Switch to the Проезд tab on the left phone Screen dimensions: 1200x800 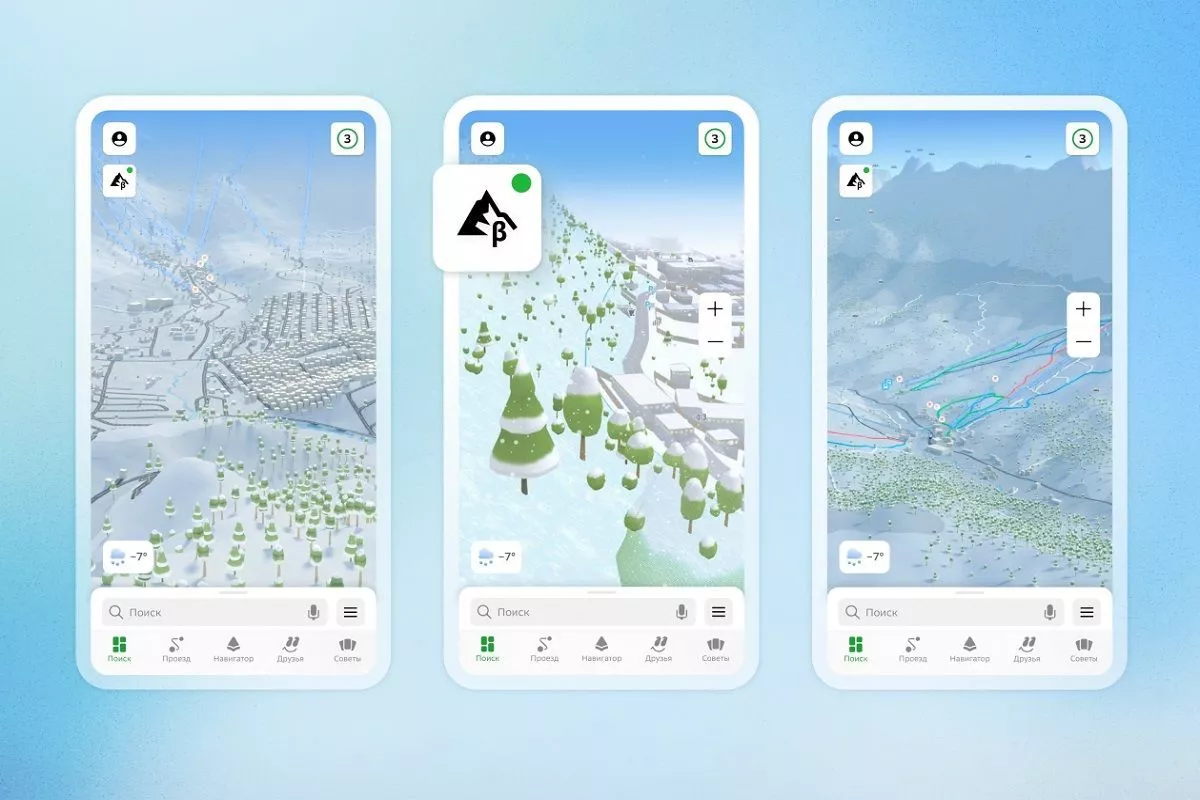[176, 649]
